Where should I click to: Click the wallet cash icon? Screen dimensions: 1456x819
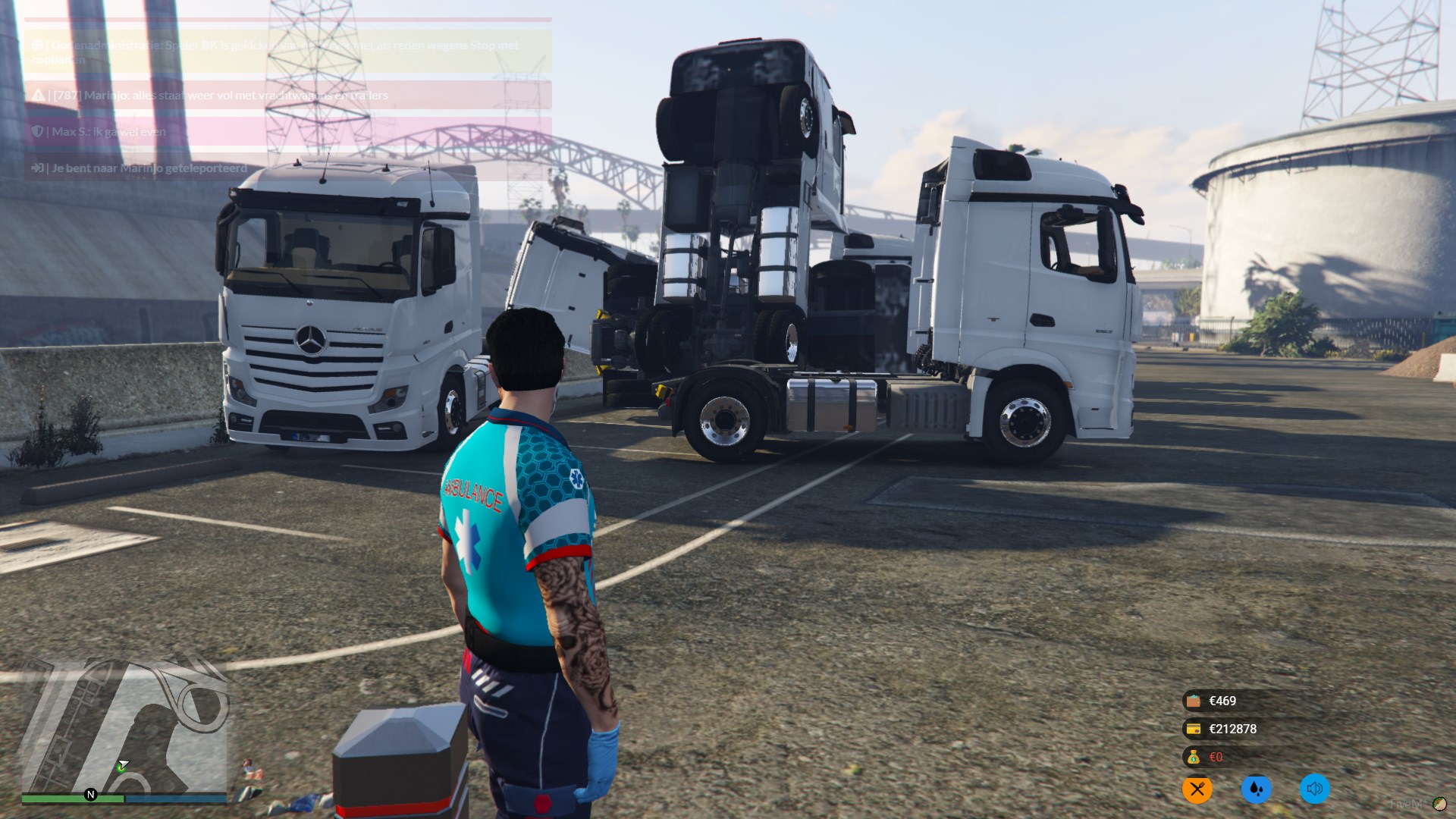(1194, 701)
